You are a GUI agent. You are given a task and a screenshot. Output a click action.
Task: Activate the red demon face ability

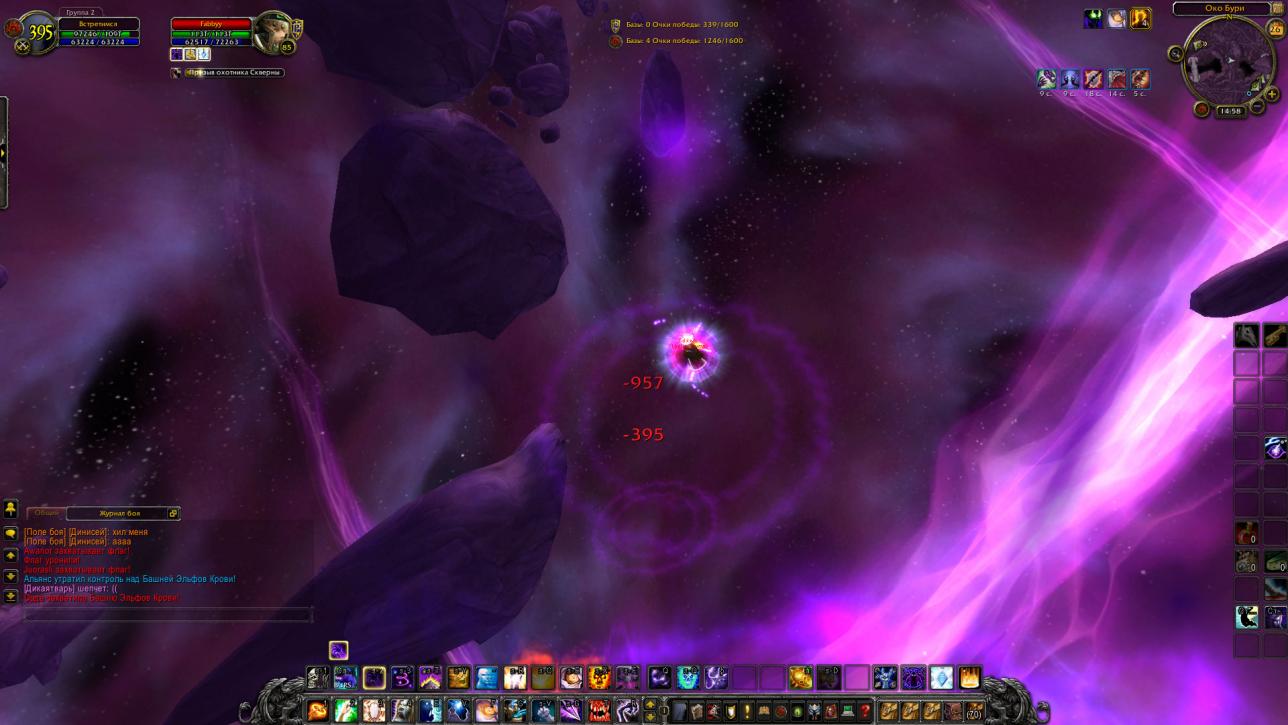(x=599, y=711)
